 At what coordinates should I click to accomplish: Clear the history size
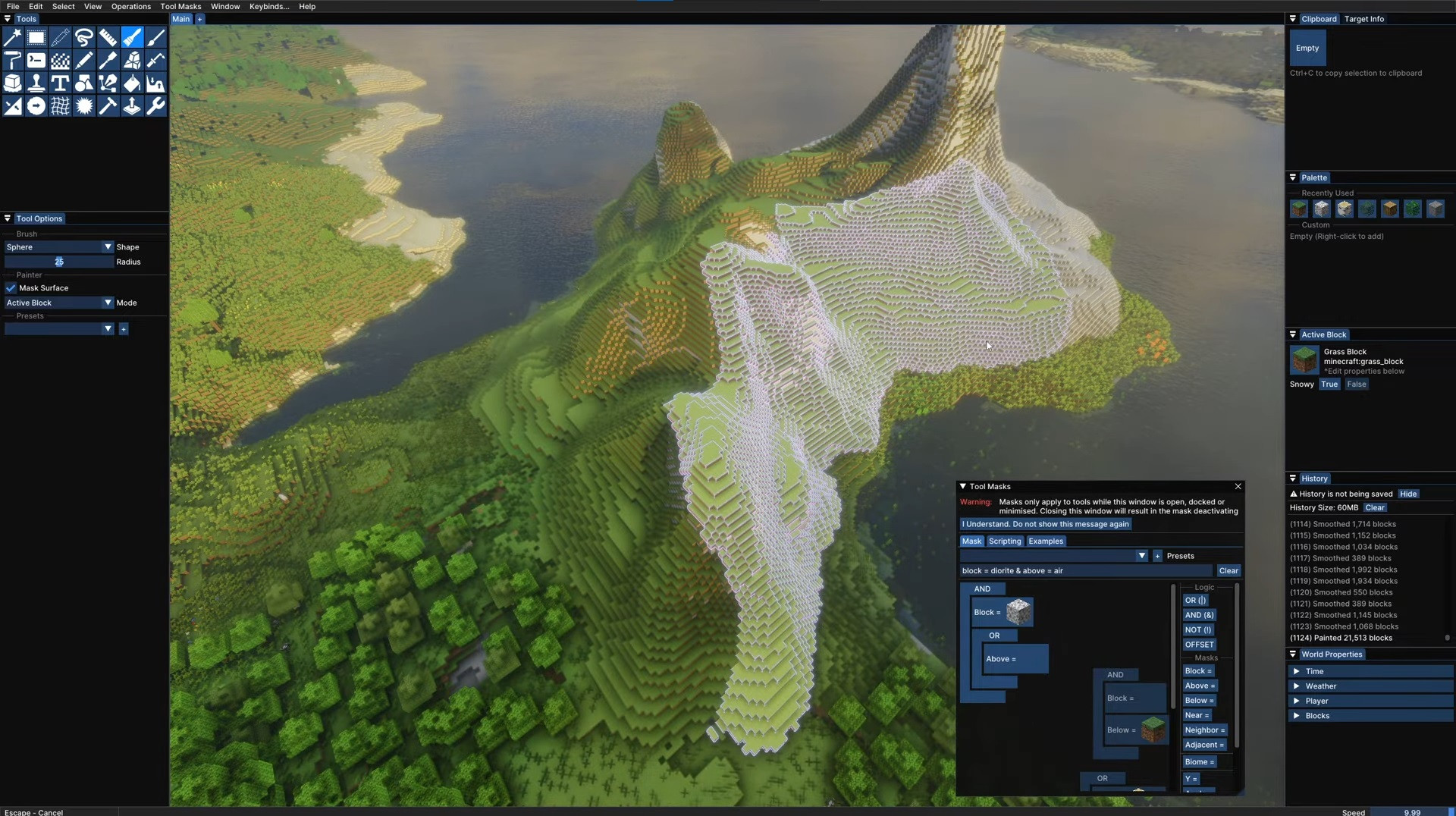(1375, 508)
